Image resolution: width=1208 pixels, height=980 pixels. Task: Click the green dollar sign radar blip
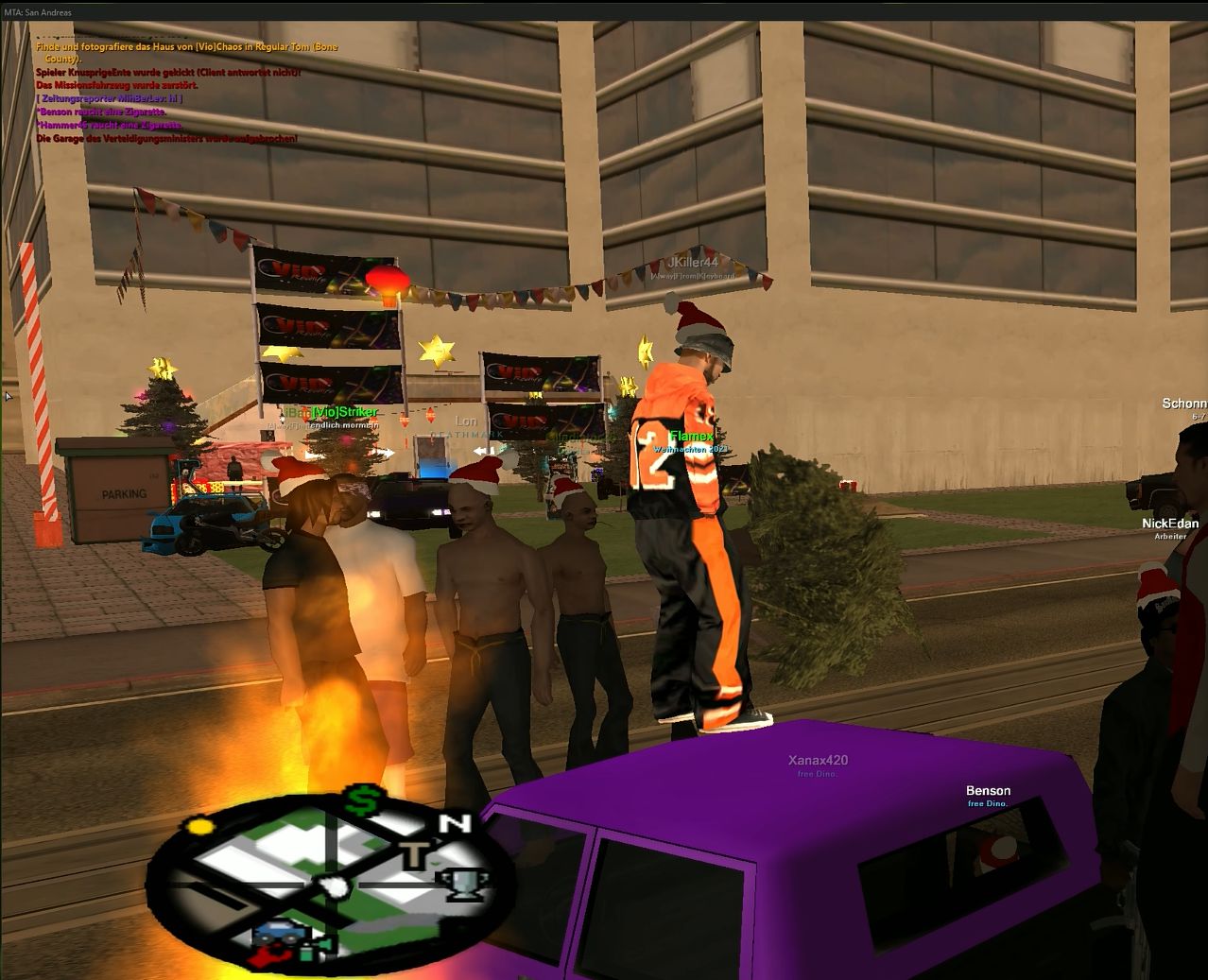(360, 801)
